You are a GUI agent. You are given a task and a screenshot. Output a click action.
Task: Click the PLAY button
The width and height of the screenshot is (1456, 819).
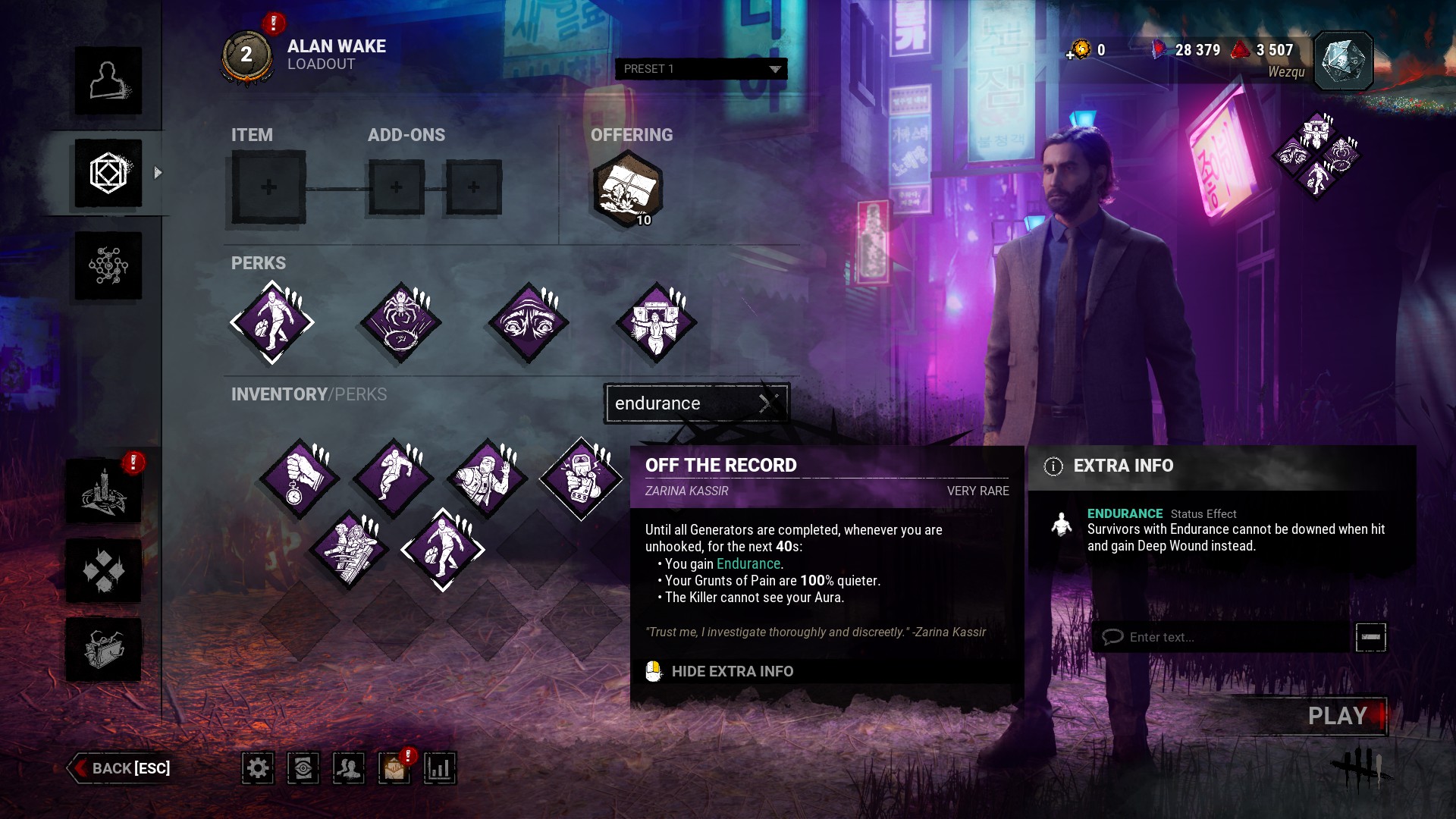(1337, 716)
